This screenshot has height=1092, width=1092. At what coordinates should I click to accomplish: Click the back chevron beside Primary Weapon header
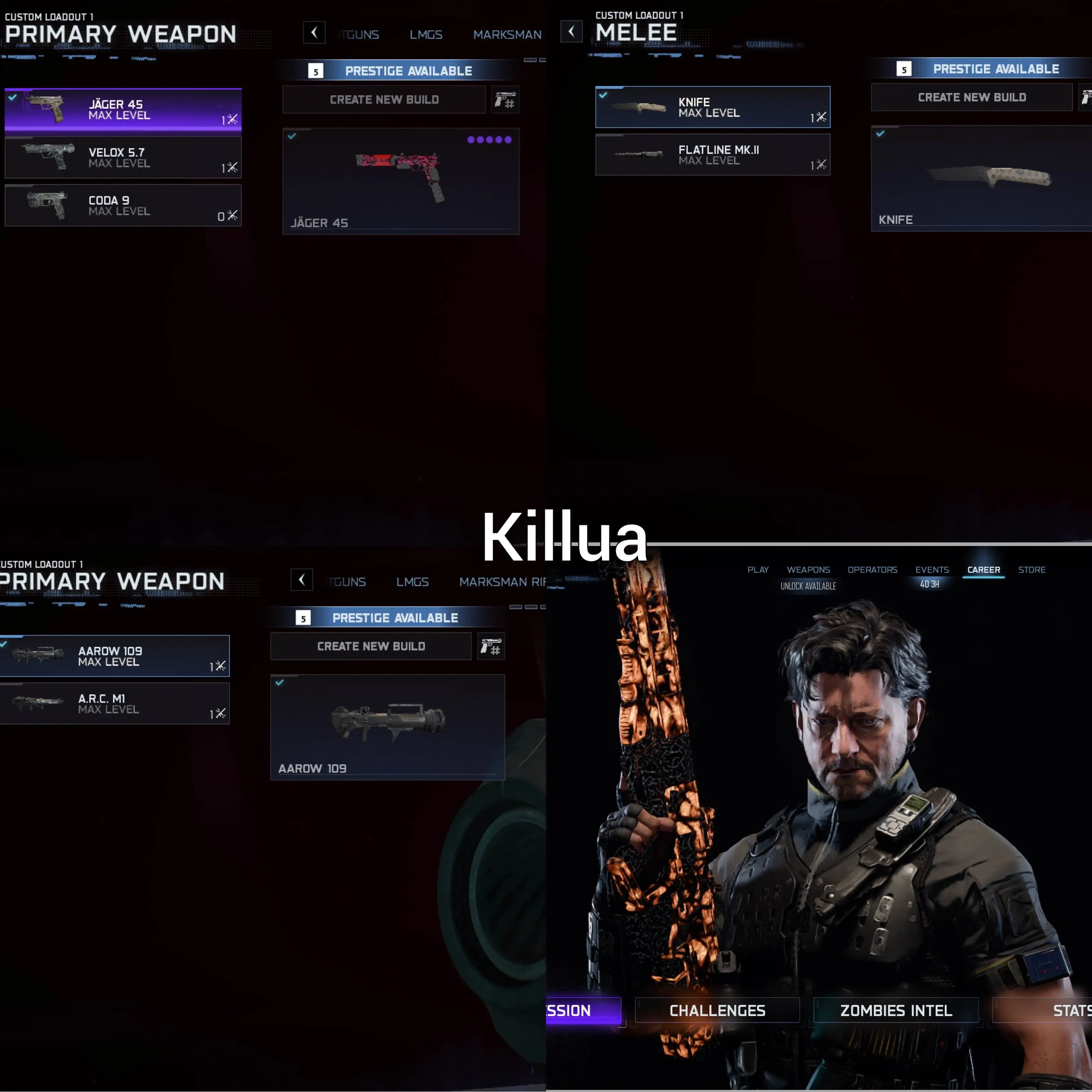(314, 33)
